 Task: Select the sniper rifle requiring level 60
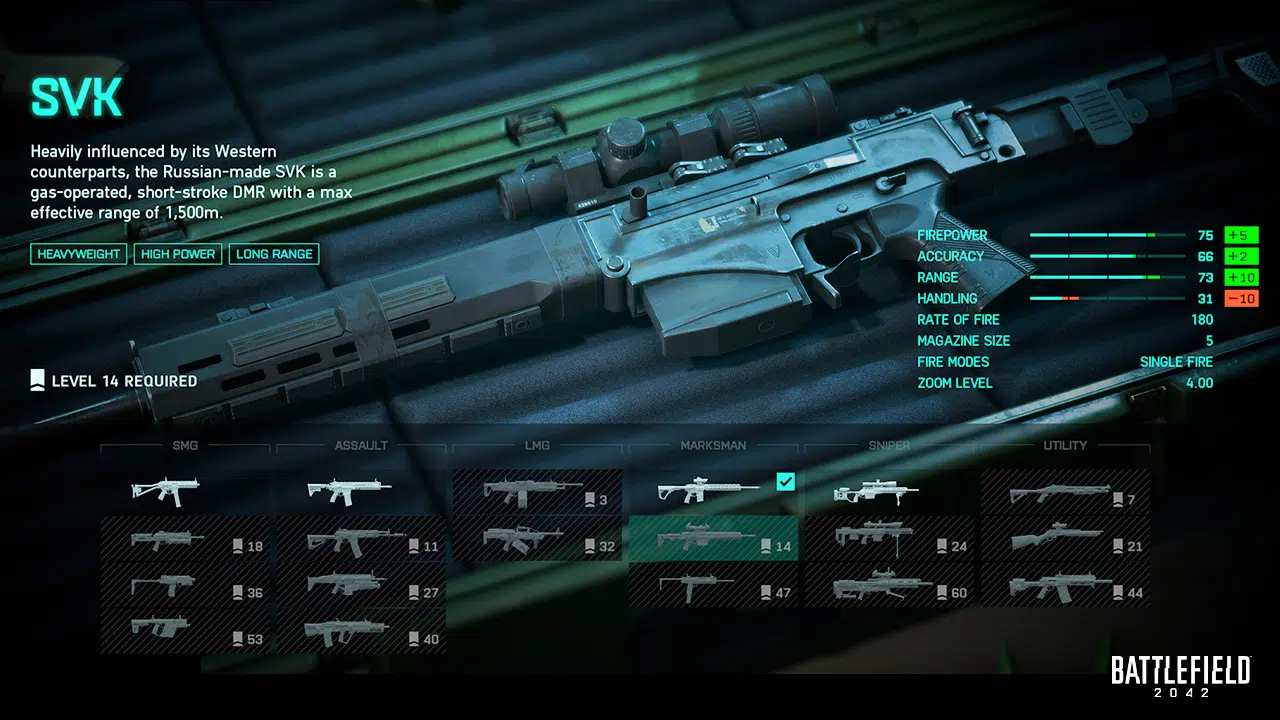click(890, 586)
